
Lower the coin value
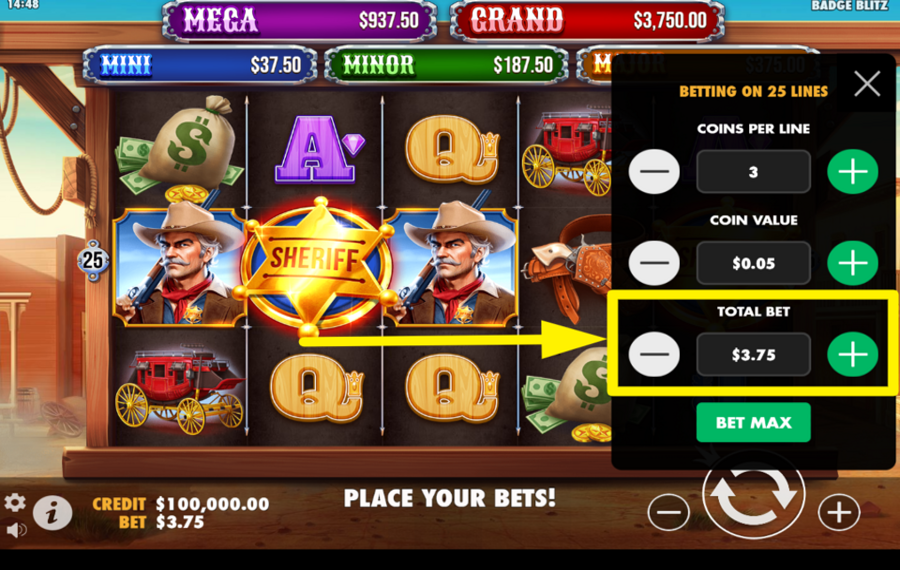pos(654,263)
